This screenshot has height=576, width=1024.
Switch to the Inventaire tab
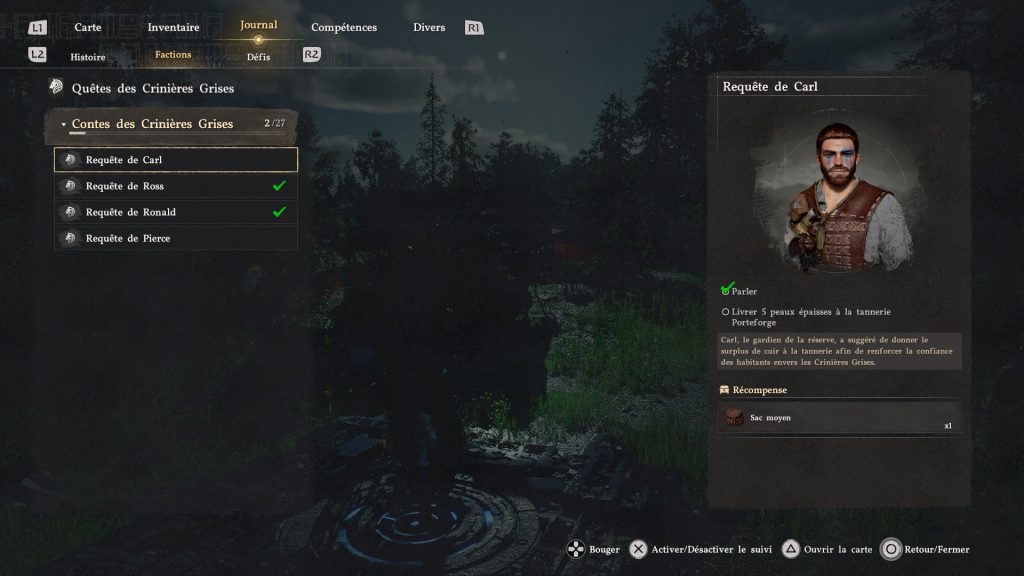pyautogui.click(x=173, y=27)
